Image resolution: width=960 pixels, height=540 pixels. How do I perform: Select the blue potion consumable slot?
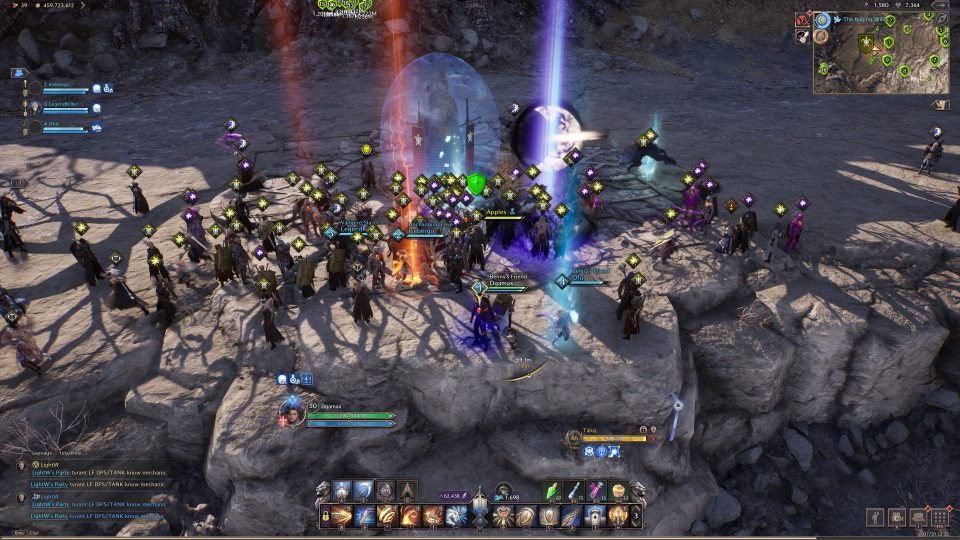(576, 492)
